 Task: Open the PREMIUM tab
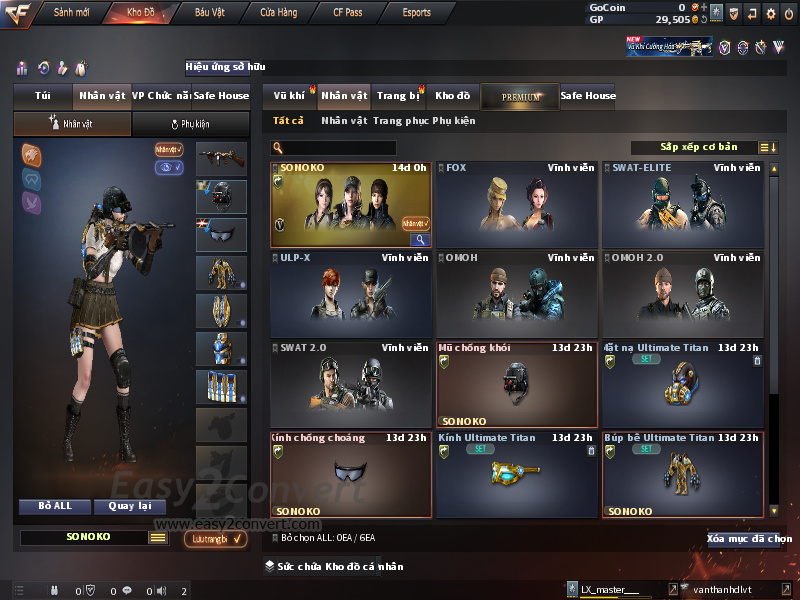pyautogui.click(x=520, y=97)
